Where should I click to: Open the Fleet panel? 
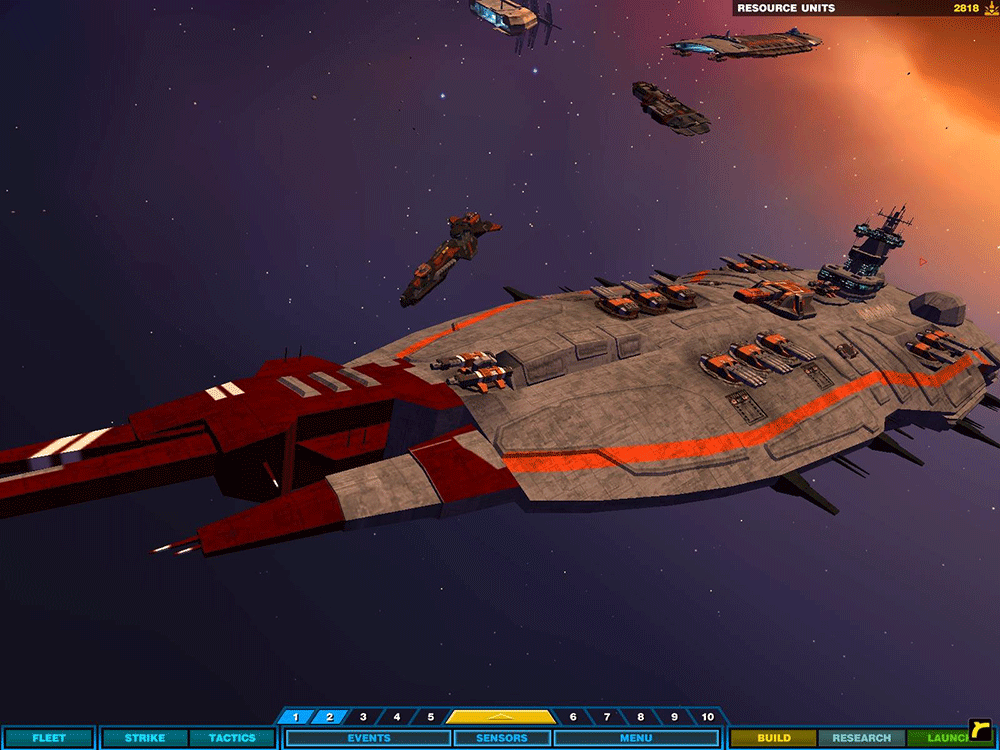[x=48, y=738]
